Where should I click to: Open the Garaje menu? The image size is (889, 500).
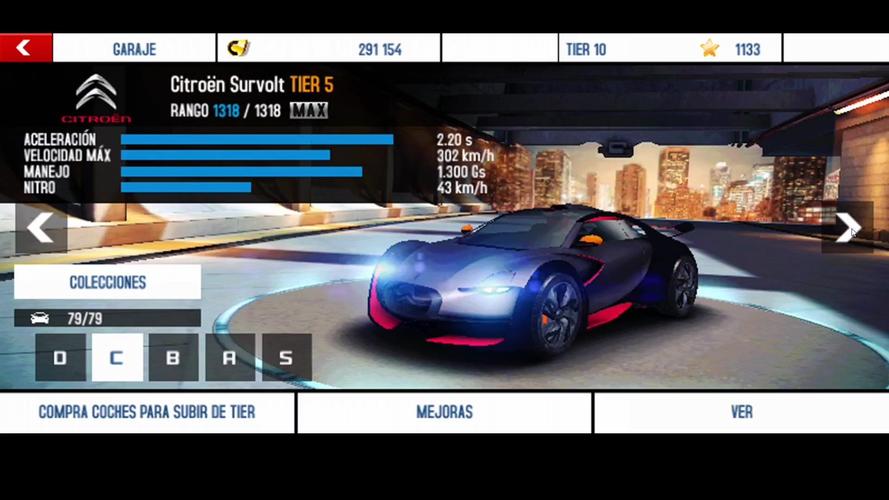(x=134, y=48)
